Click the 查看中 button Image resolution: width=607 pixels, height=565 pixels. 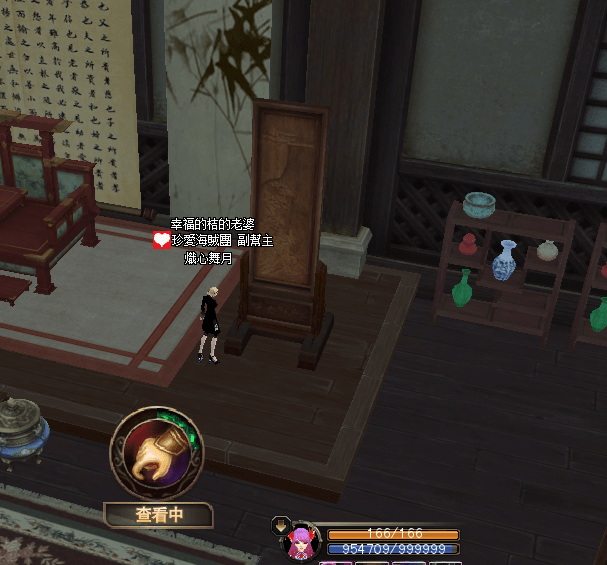click(159, 515)
